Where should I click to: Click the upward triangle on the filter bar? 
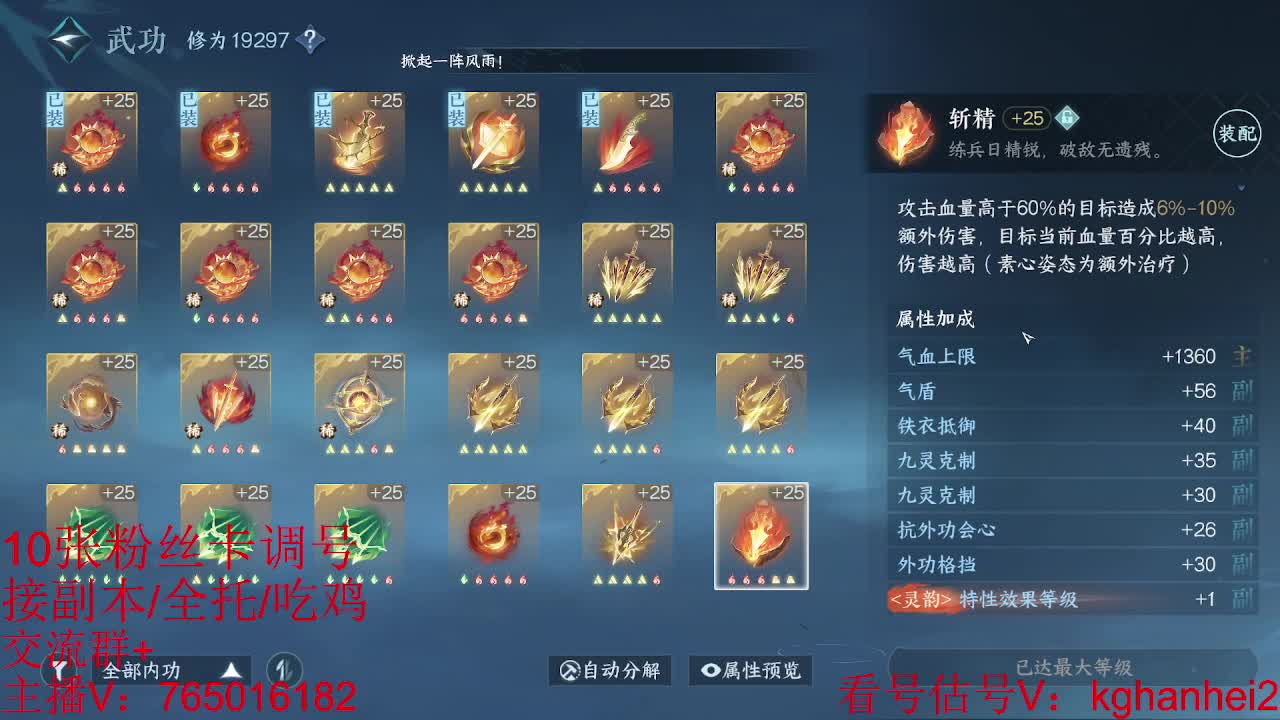232,671
